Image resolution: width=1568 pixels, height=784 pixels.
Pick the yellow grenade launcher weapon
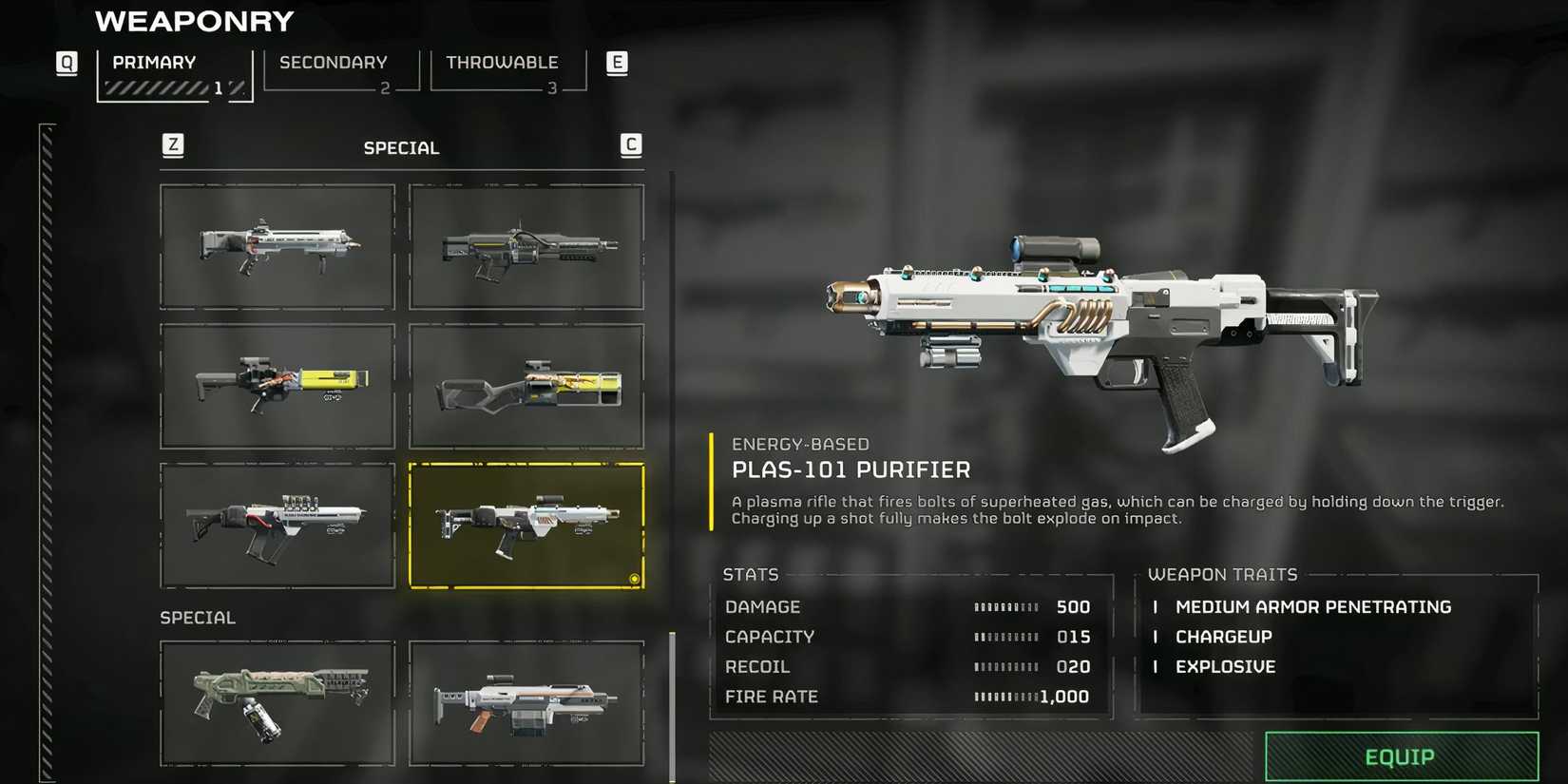277,385
